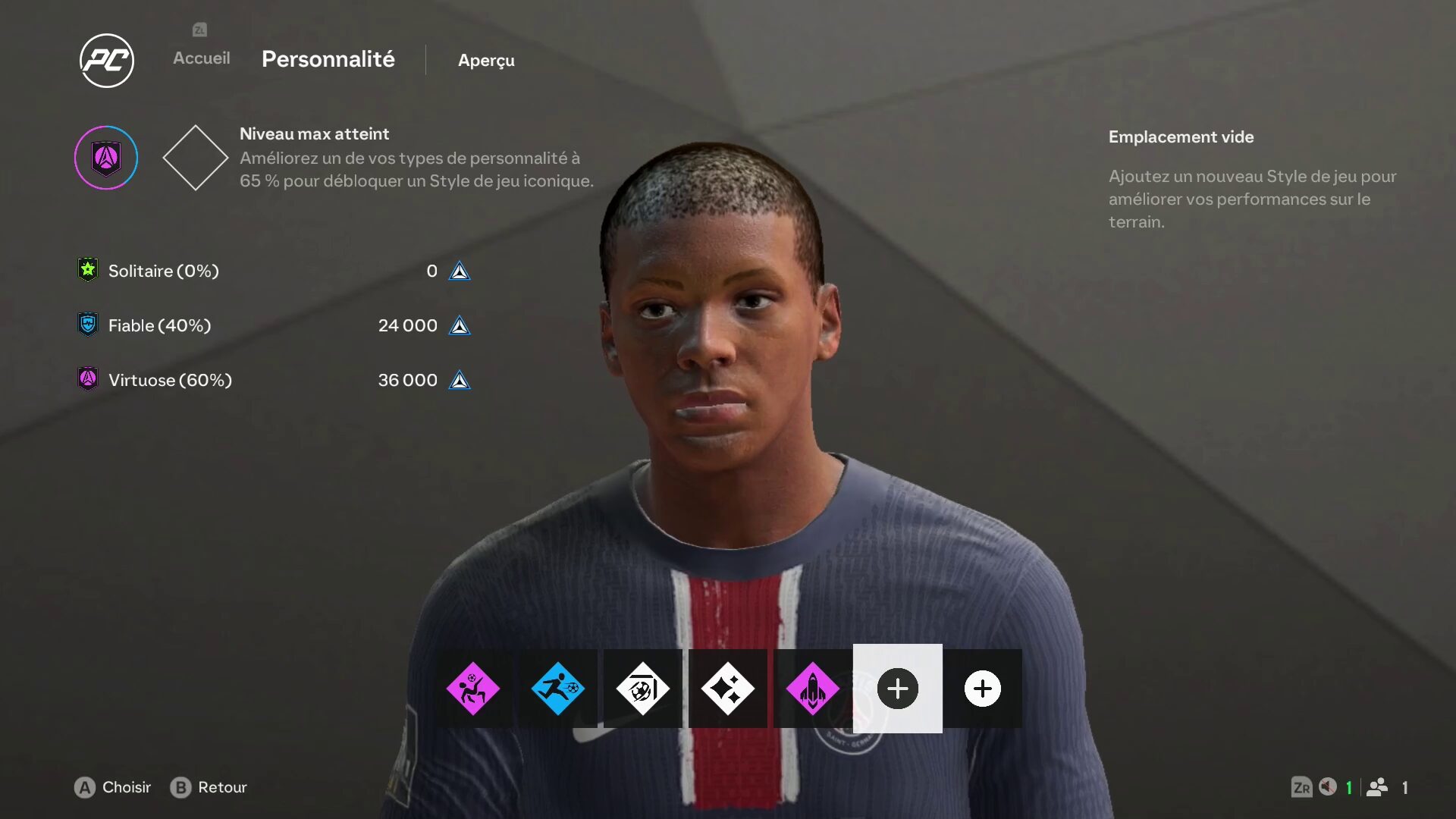Select the pink rocket playstyle
This screenshot has width=1456, height=819.
812,689
